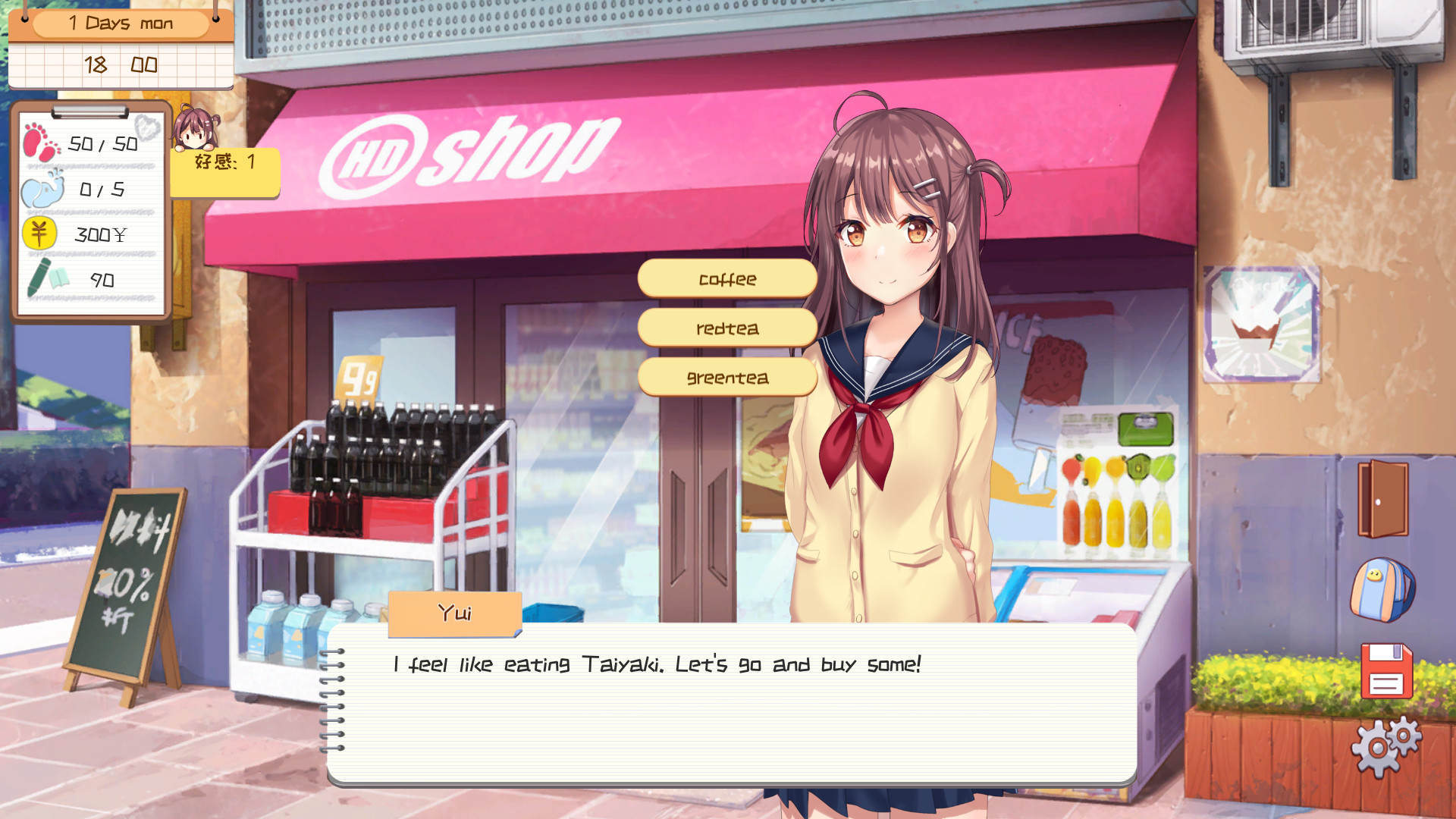The height and width of the screenshot is (819, 1456).
Task: Choose the coffee option
Action: coord(728,278)
